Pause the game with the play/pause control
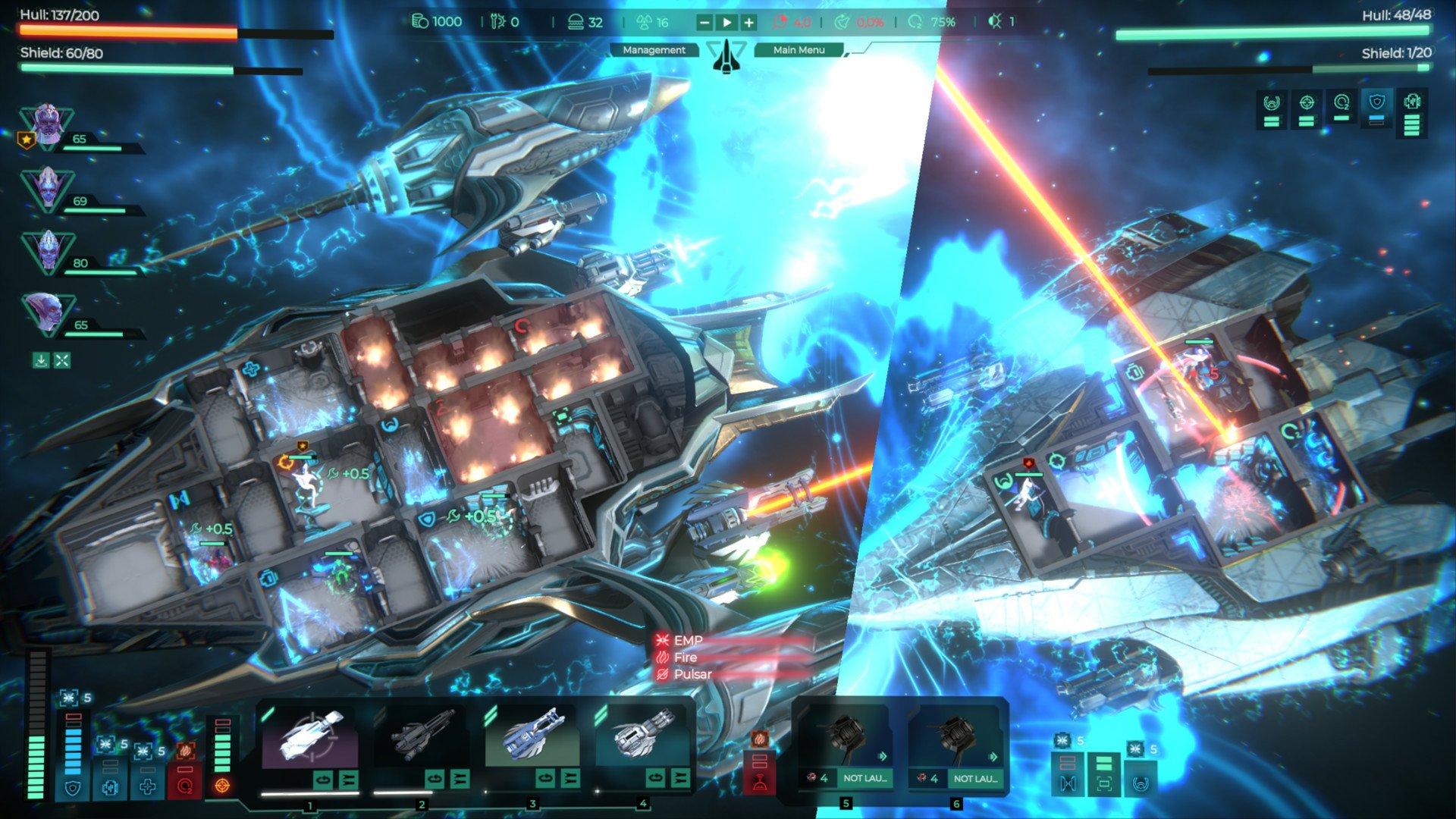1456x819 pixels. 726,23
